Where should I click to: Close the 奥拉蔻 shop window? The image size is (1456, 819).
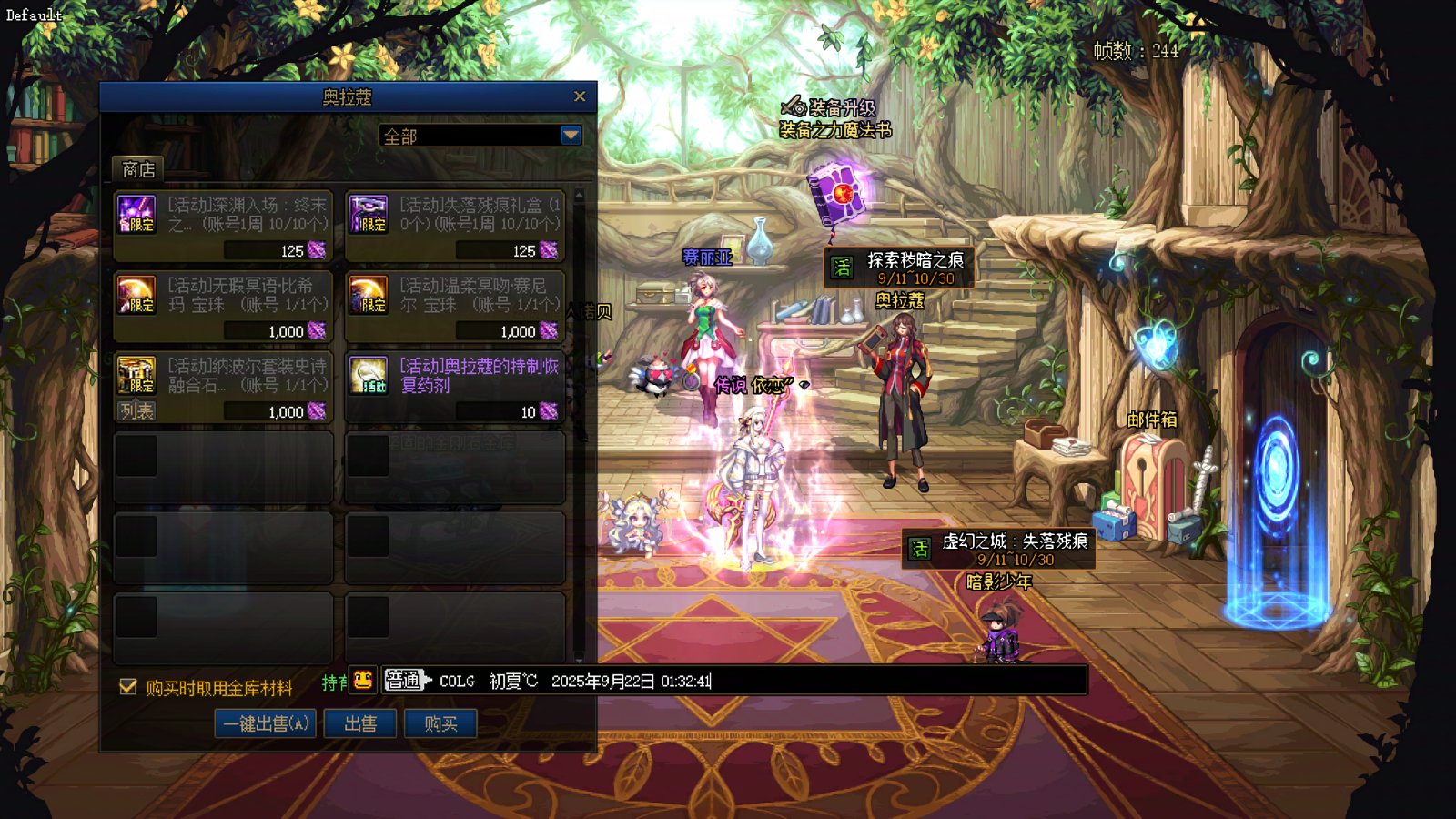click(580, 96)
